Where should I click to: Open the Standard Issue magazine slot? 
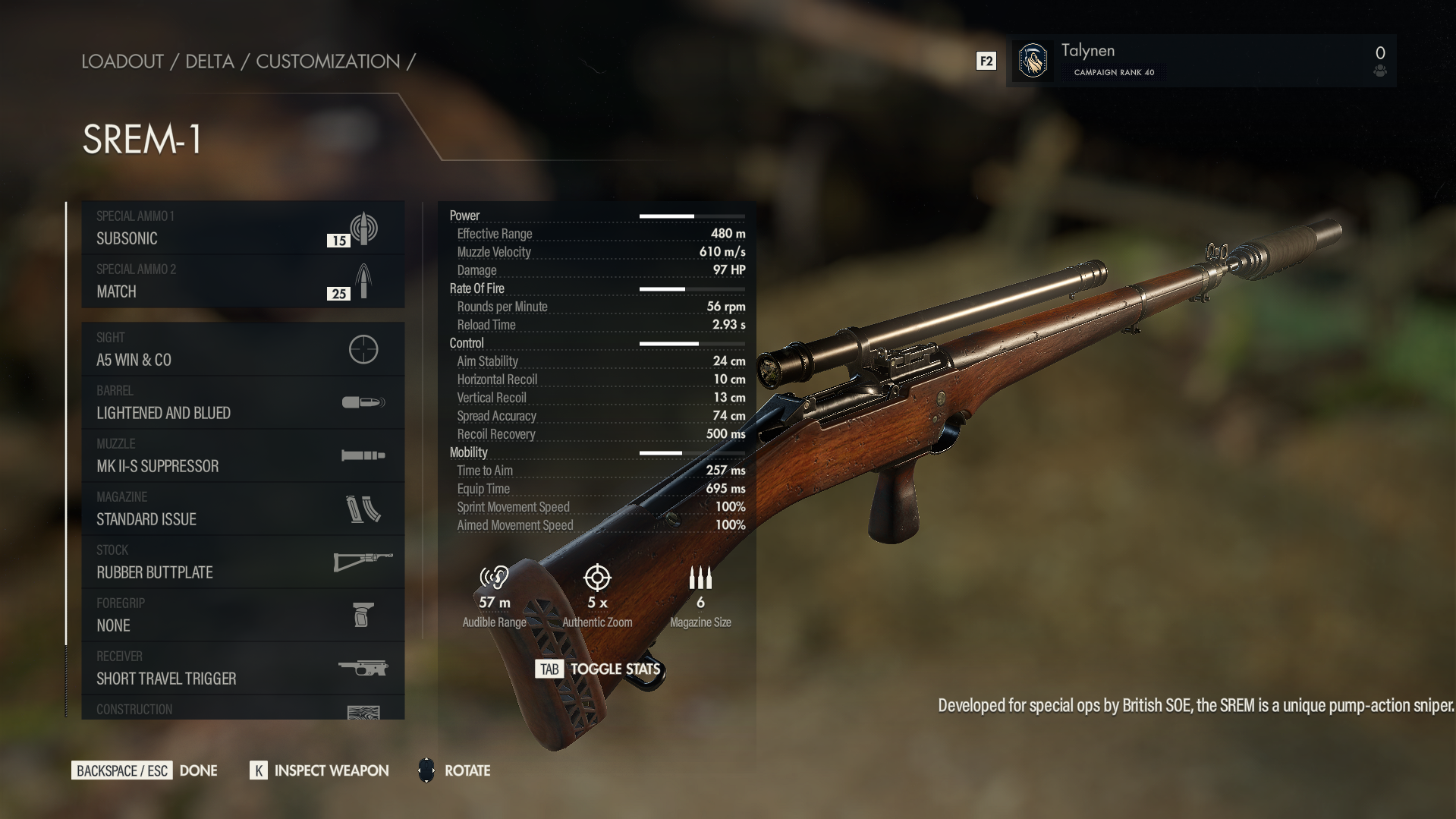point(243,509)
